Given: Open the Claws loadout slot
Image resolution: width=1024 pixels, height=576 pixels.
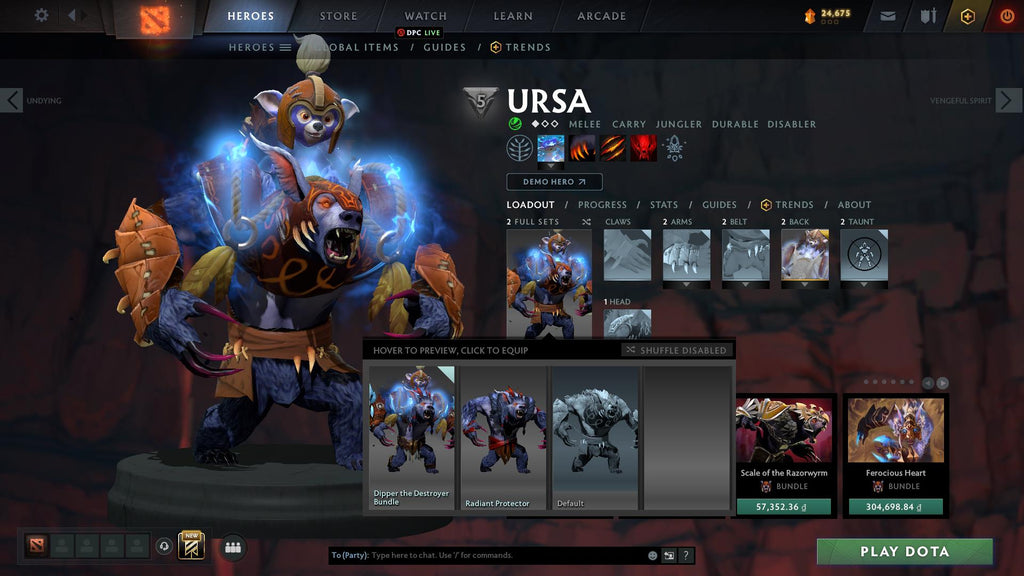Looking at the screenshot, I should (627, 255).
